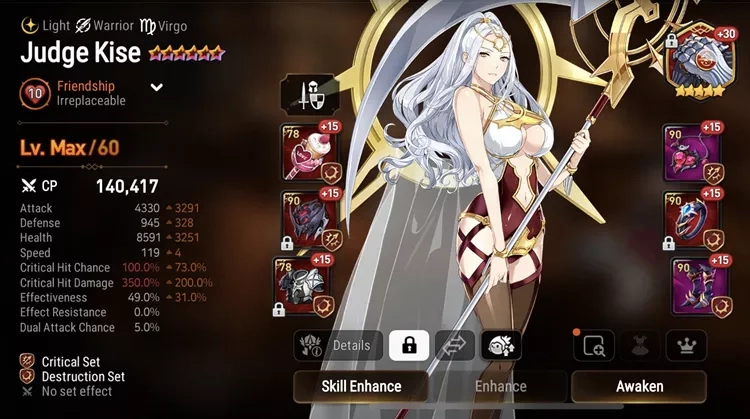The image size is (750, 419).
Task: Select the greyed-out Enhance button
Action: click(x=500, y=386)
